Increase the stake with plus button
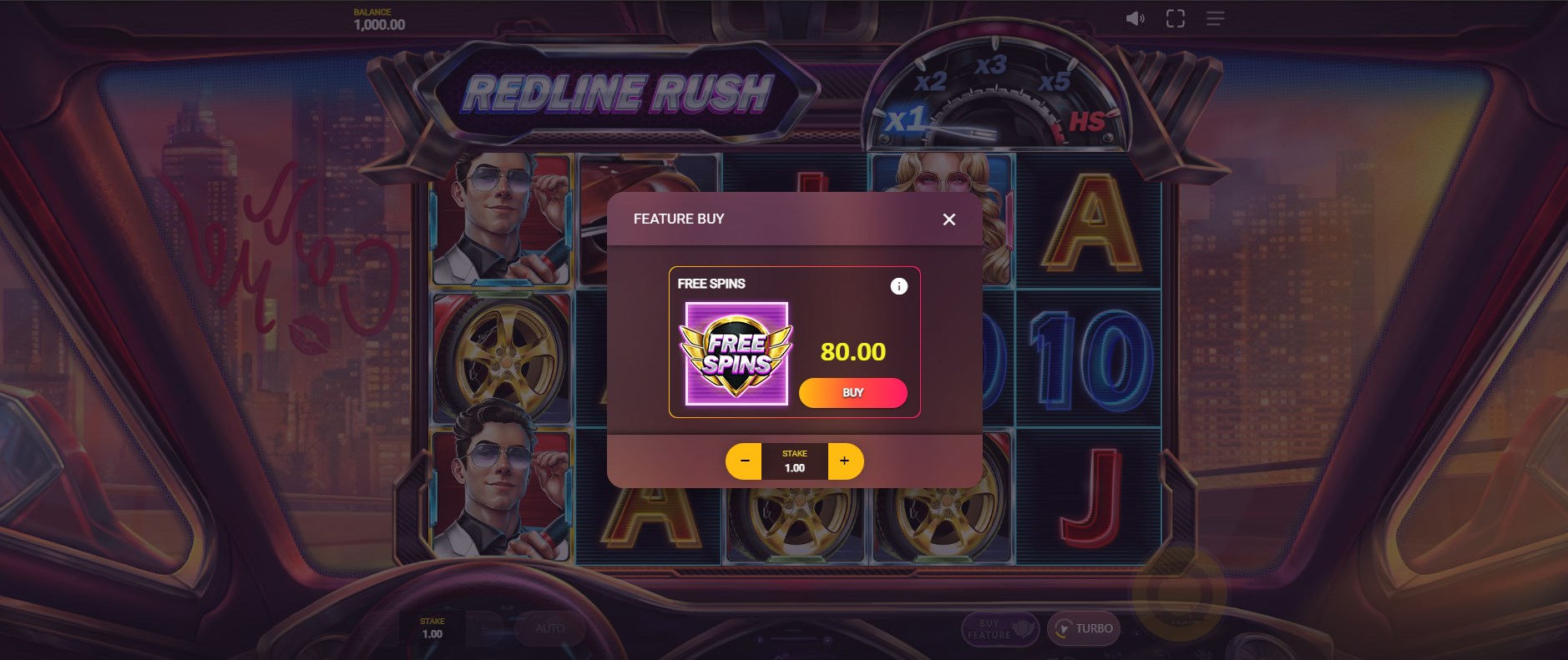This screenshot has height=660, width=1568. click(845, 461)
